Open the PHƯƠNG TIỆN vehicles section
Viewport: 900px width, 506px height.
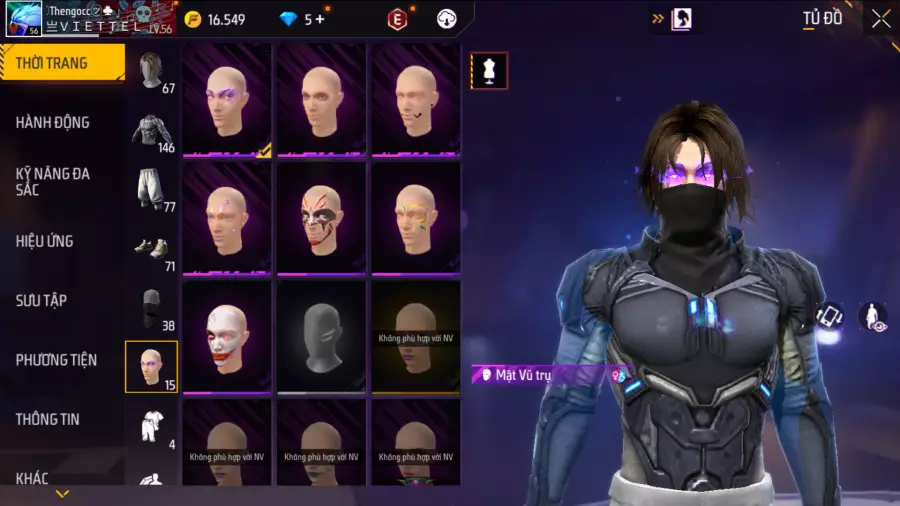pos(58,359)
